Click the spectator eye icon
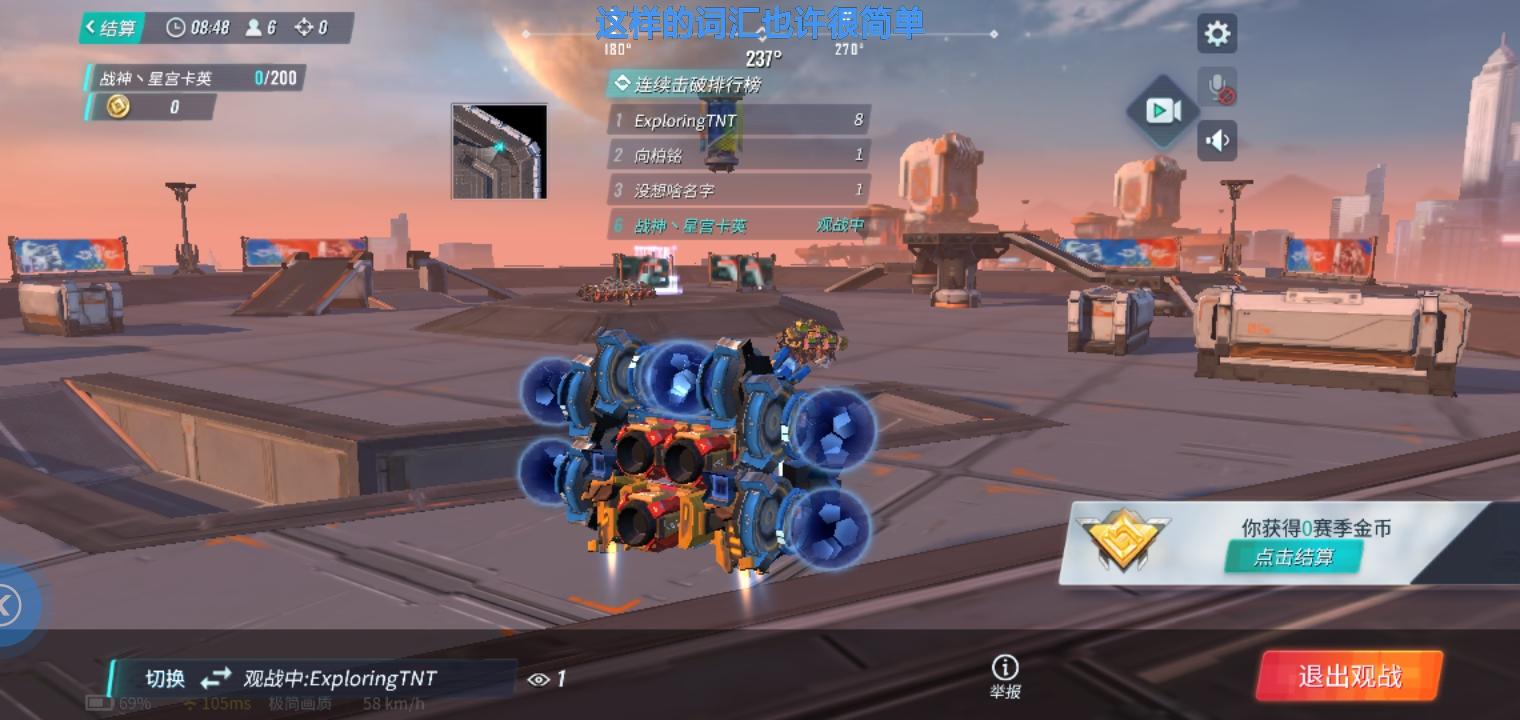Screen dimensions: 1520x720 541,678
